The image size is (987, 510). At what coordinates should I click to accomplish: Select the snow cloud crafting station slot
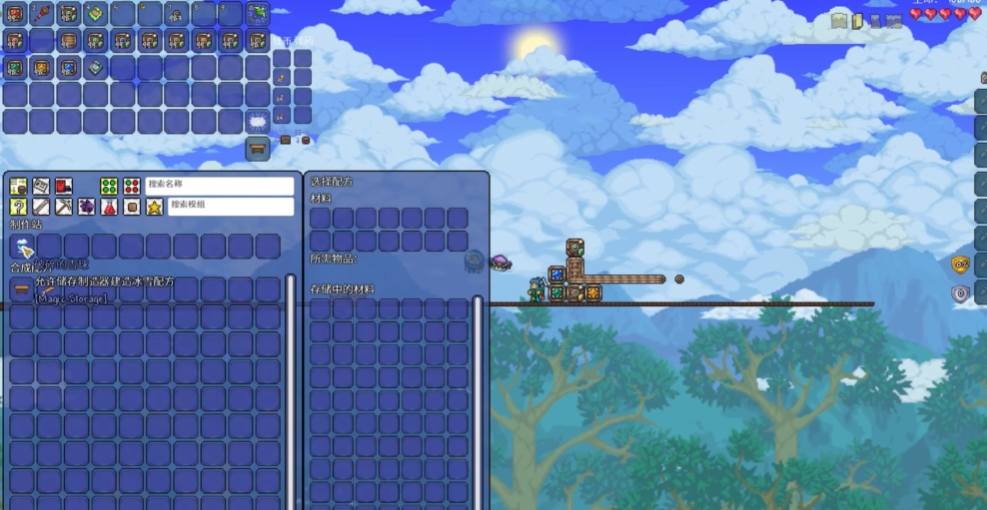23,247
